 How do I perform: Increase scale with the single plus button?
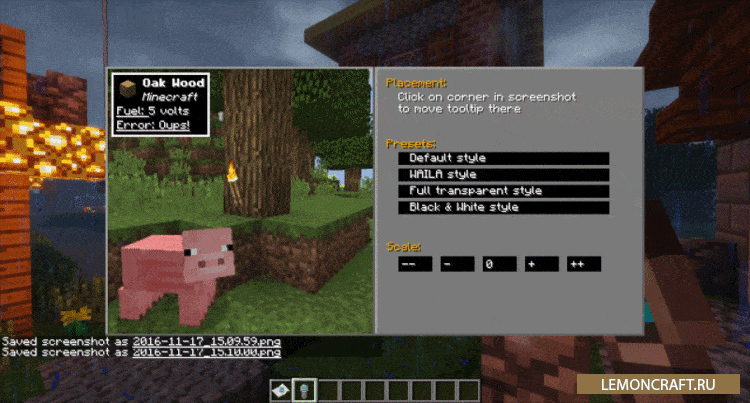pyautogui.click(x=541, y=264)
